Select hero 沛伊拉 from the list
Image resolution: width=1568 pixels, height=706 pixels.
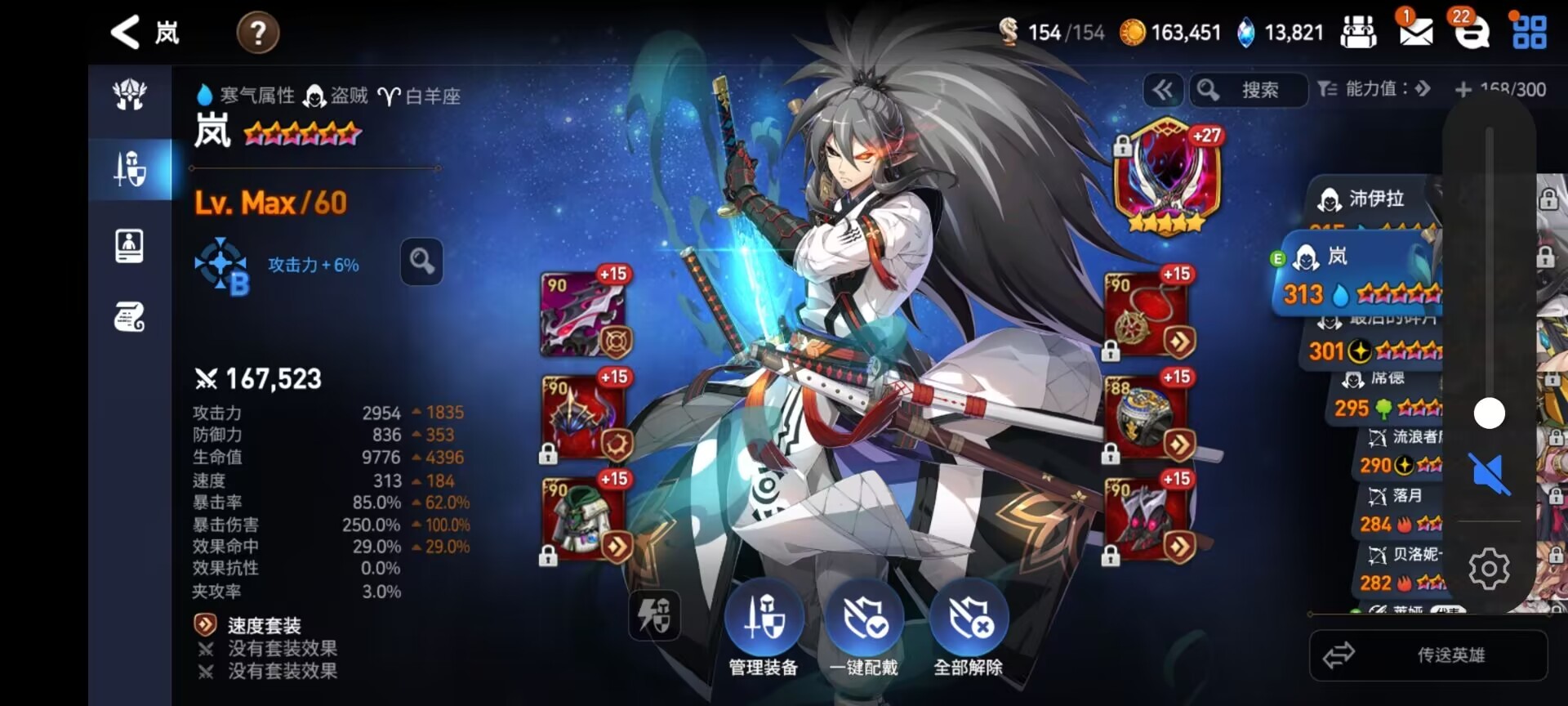[1375, 199]
